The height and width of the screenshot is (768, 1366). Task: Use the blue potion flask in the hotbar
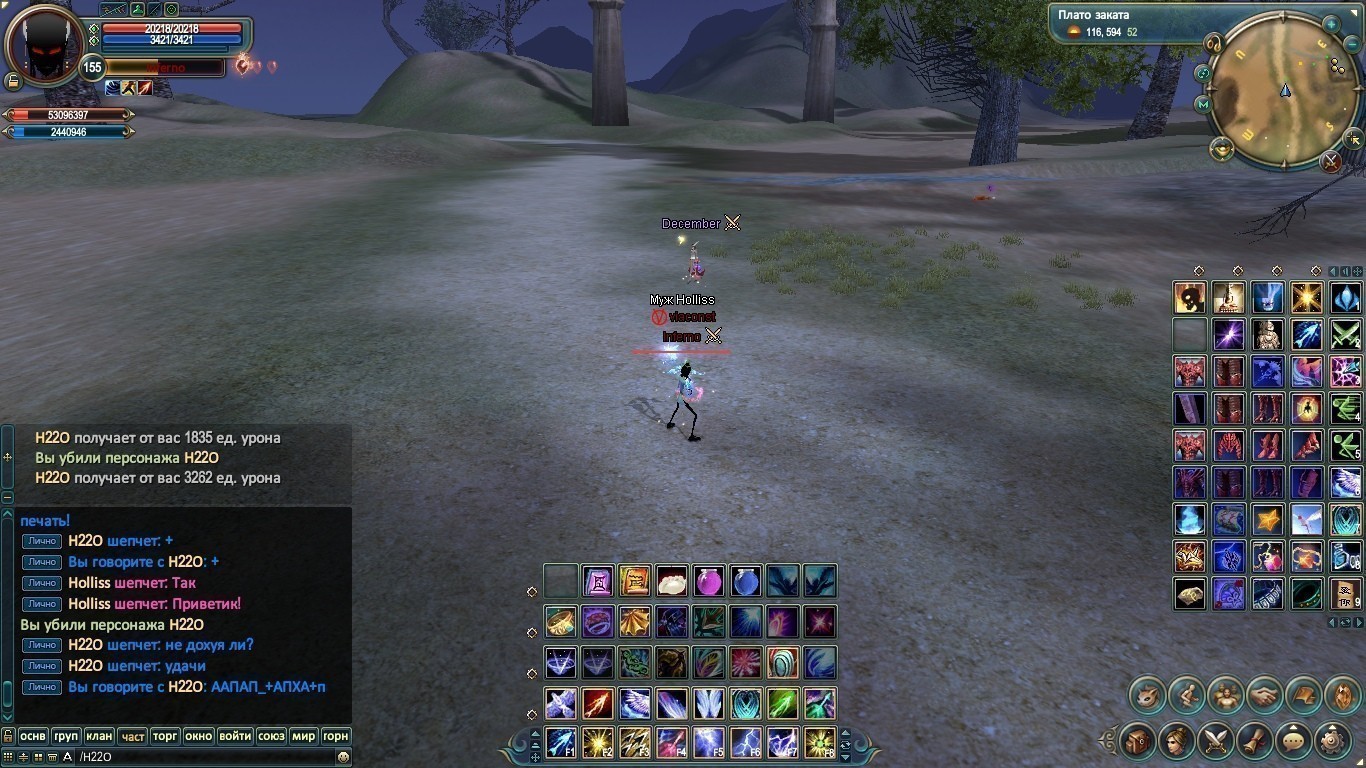coord(745,581)
